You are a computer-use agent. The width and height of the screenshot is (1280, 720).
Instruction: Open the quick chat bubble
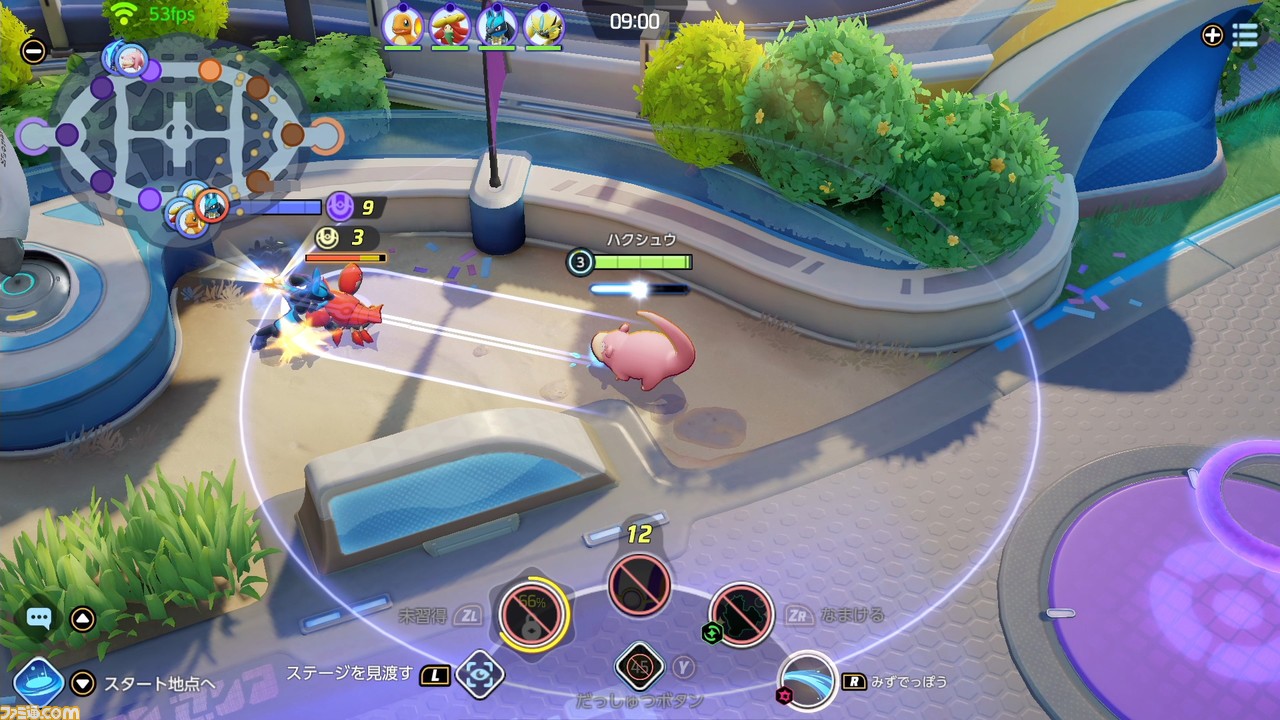click(x=39, y=618)
